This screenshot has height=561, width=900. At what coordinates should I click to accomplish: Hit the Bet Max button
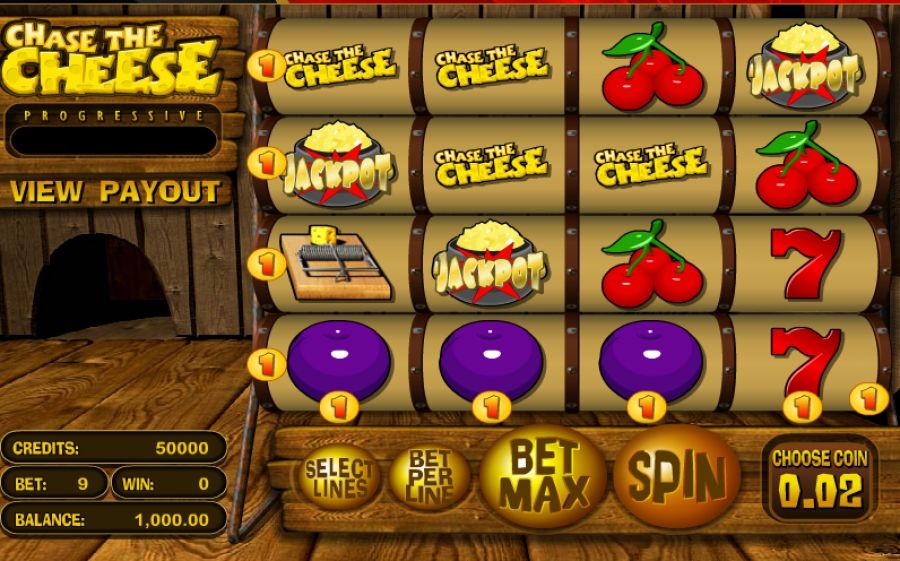point(543,476)
